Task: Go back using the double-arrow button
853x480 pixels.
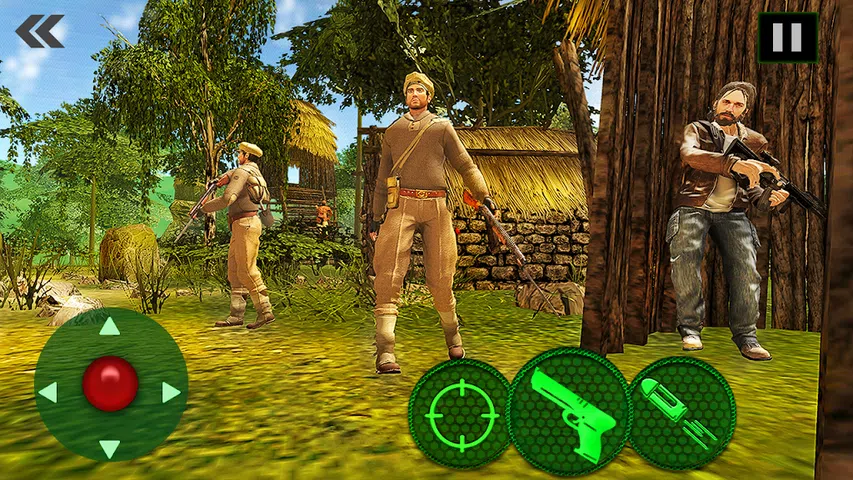Action: click(39, 31)
